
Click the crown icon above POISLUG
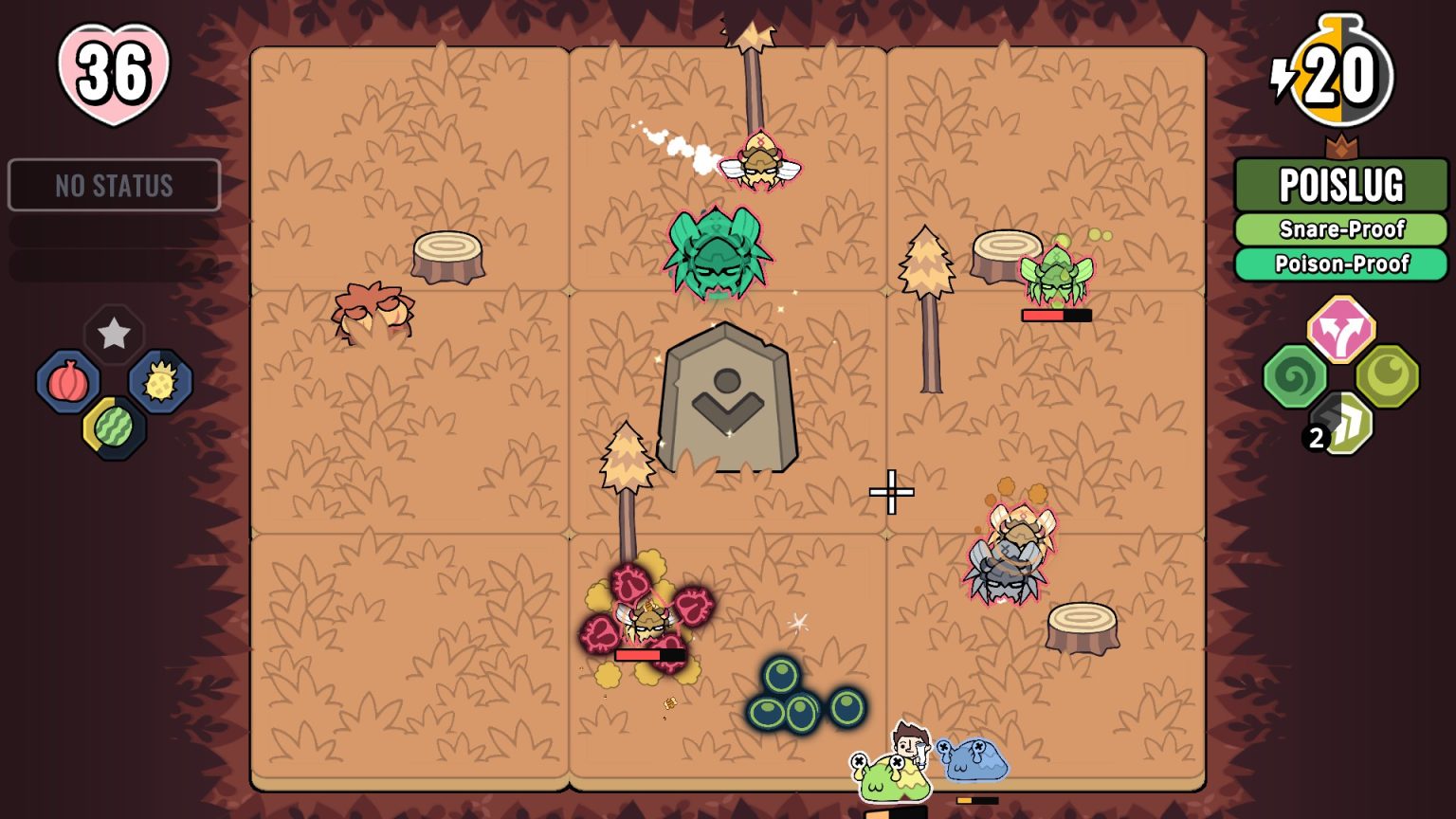pos(1342,147)
